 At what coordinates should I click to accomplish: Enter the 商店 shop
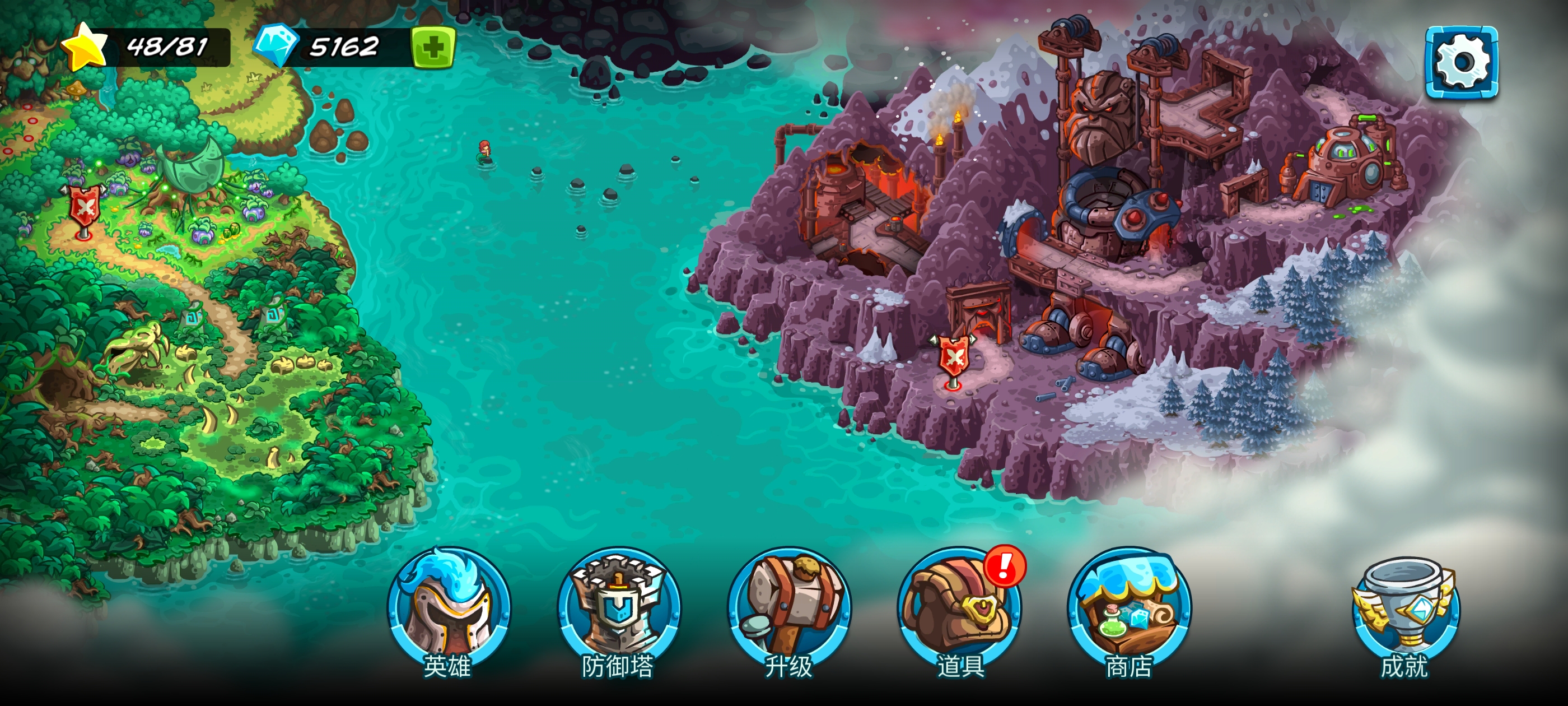tap(1129, 610)
